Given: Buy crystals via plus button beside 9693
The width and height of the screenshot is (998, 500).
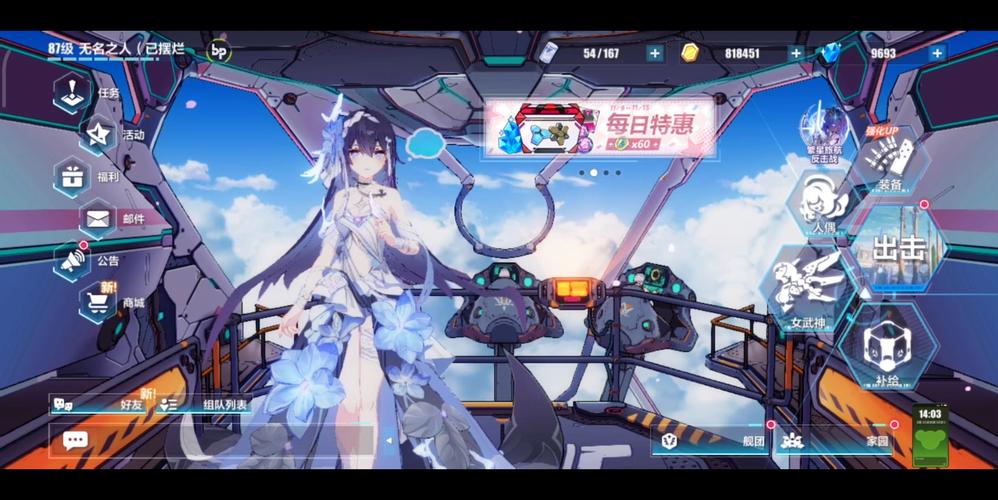Looking at the screenshot, I should point(937,53).
